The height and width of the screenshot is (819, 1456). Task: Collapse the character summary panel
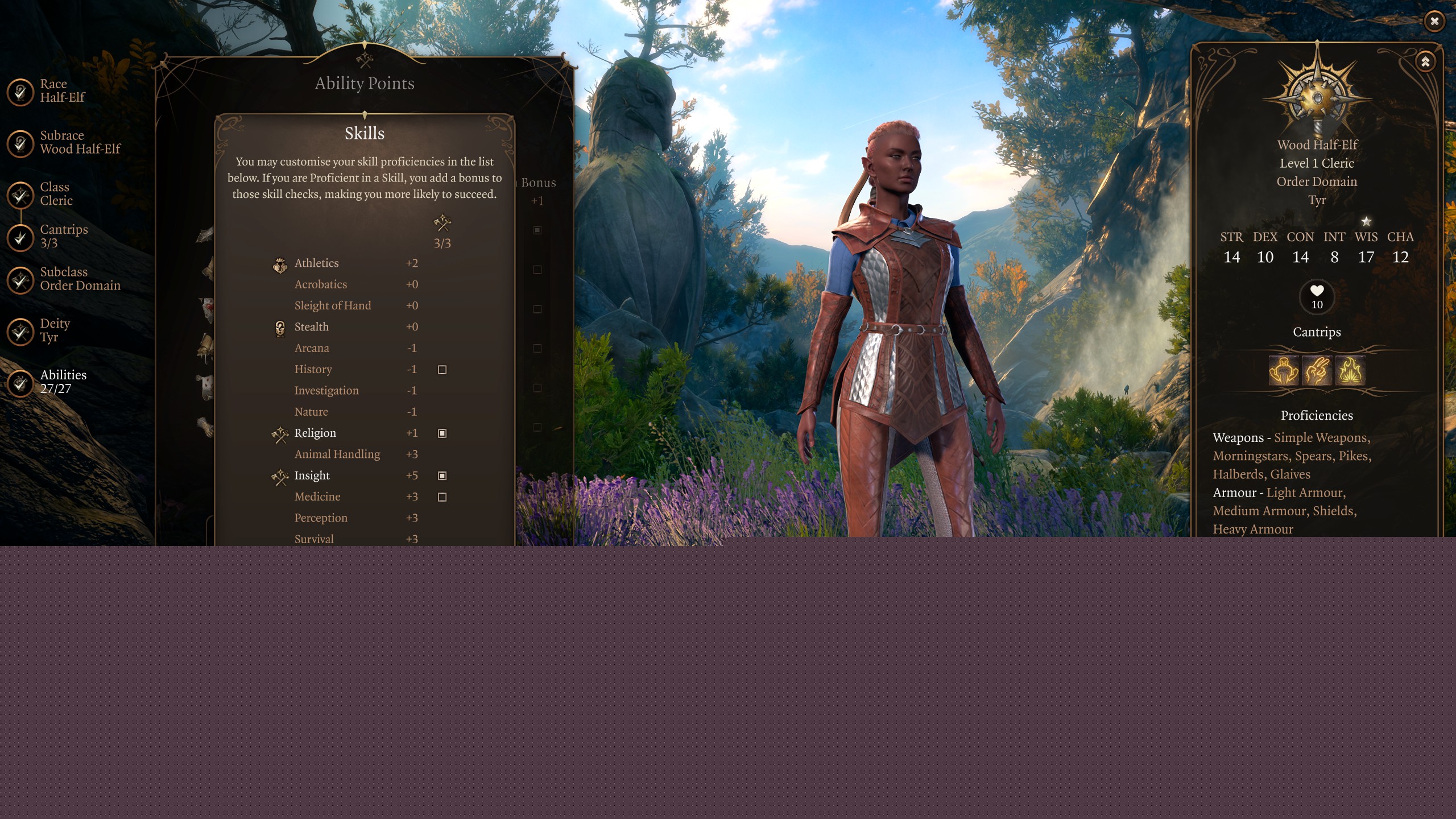[1425, 61]
